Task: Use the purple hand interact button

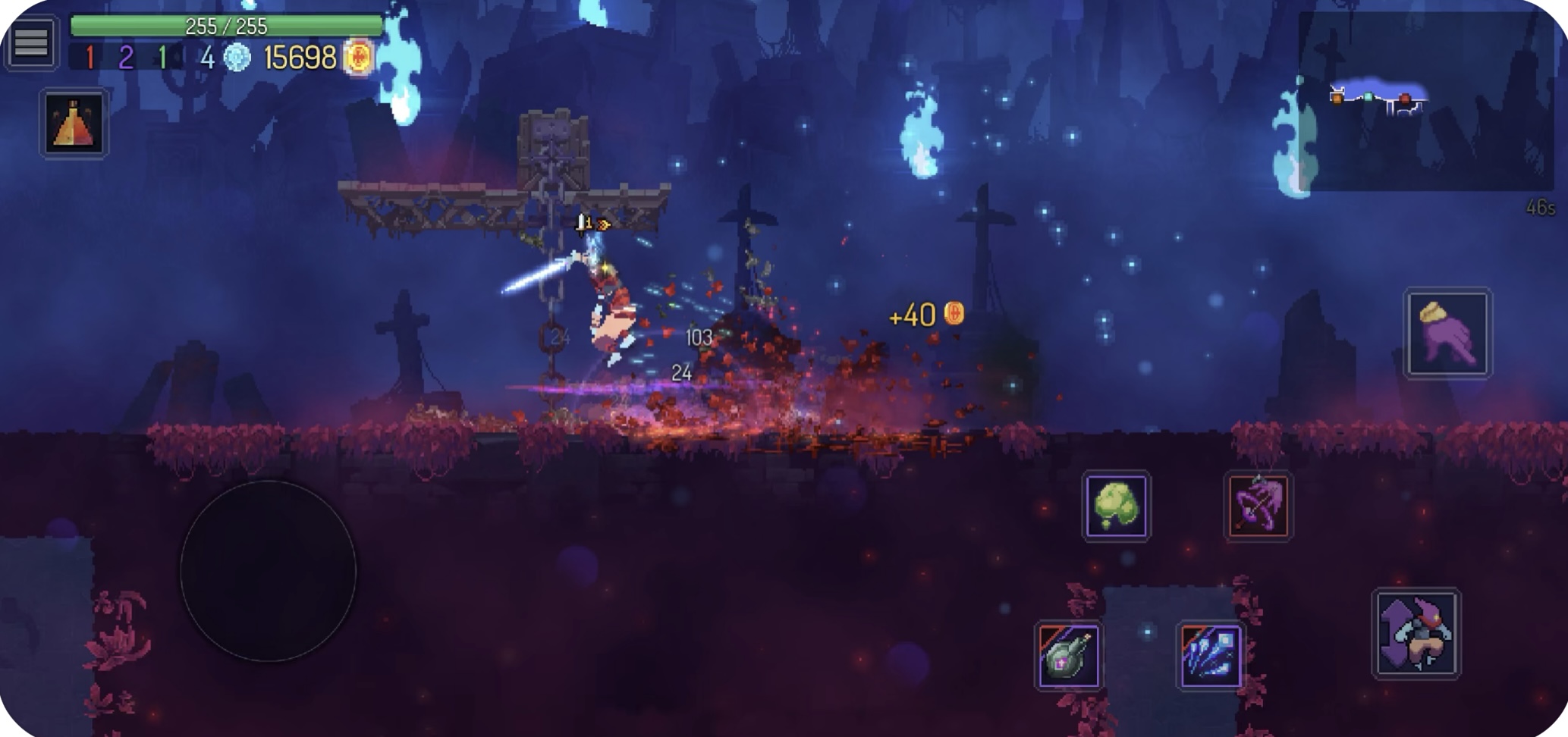Action: click(1447, 333)
